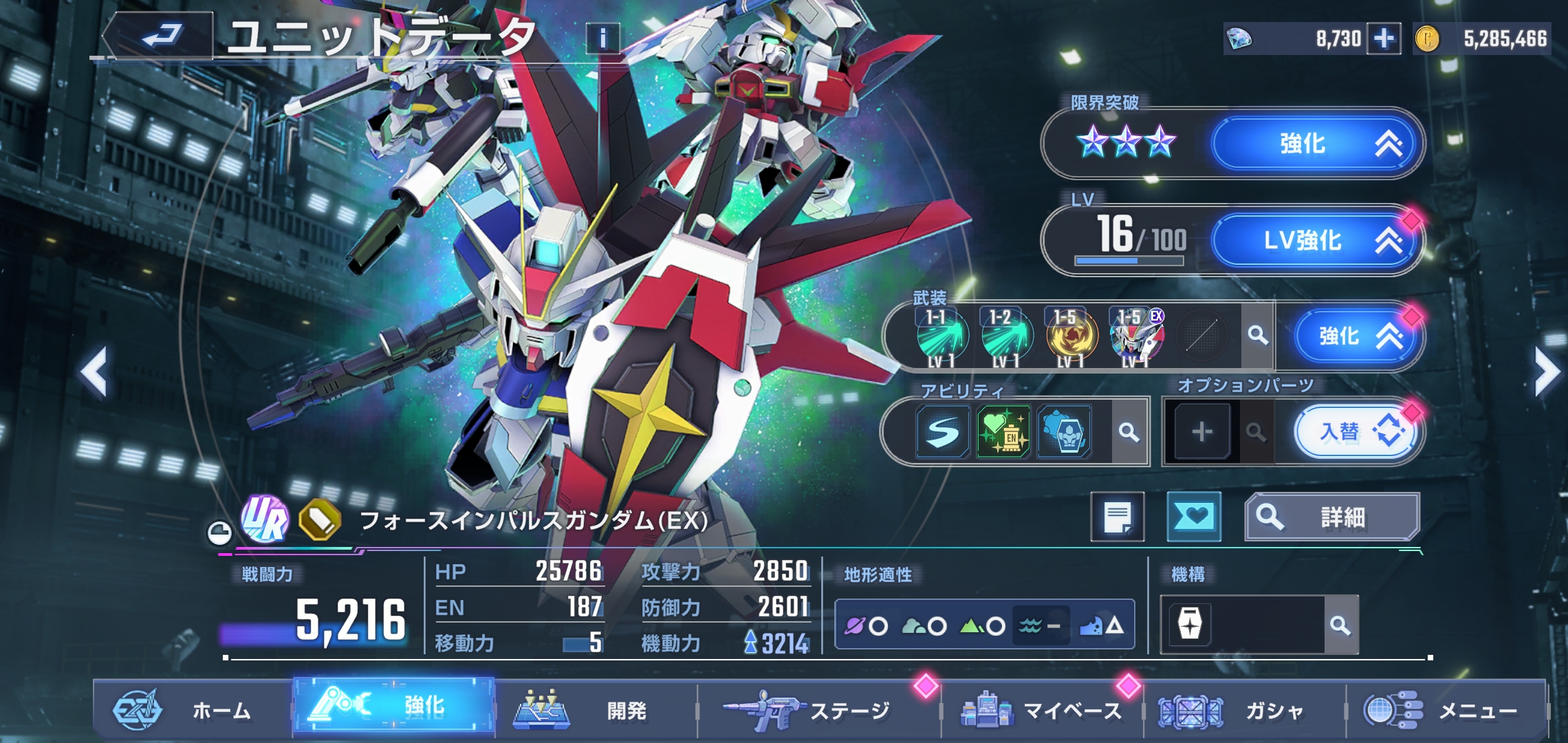Select the EX weapon icon in 武装
The height and width of the screenshot is (743, 1568).
tap(1137, 336)
